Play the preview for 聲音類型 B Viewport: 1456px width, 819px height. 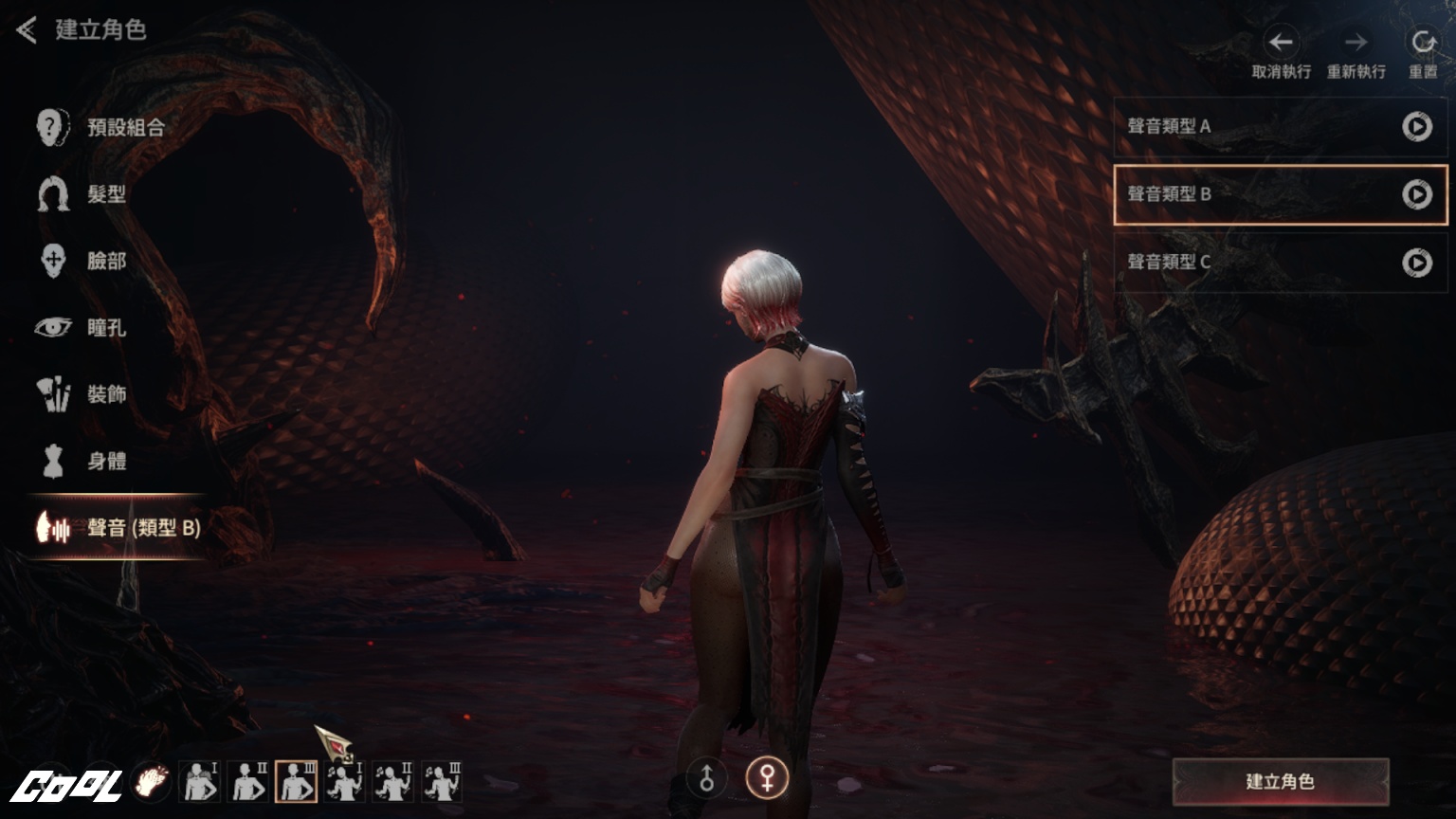[1416, 194]
